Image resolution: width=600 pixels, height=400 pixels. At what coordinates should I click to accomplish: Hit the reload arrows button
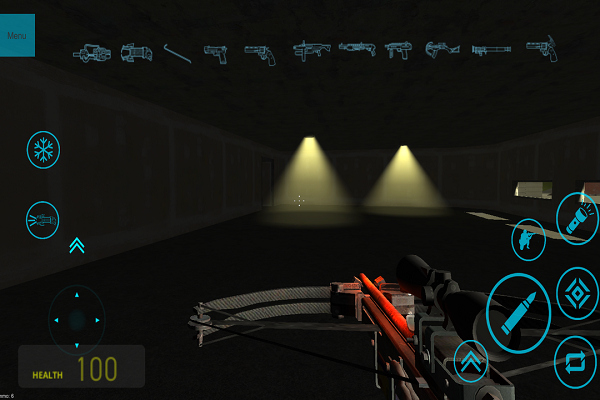pos(577,361)
